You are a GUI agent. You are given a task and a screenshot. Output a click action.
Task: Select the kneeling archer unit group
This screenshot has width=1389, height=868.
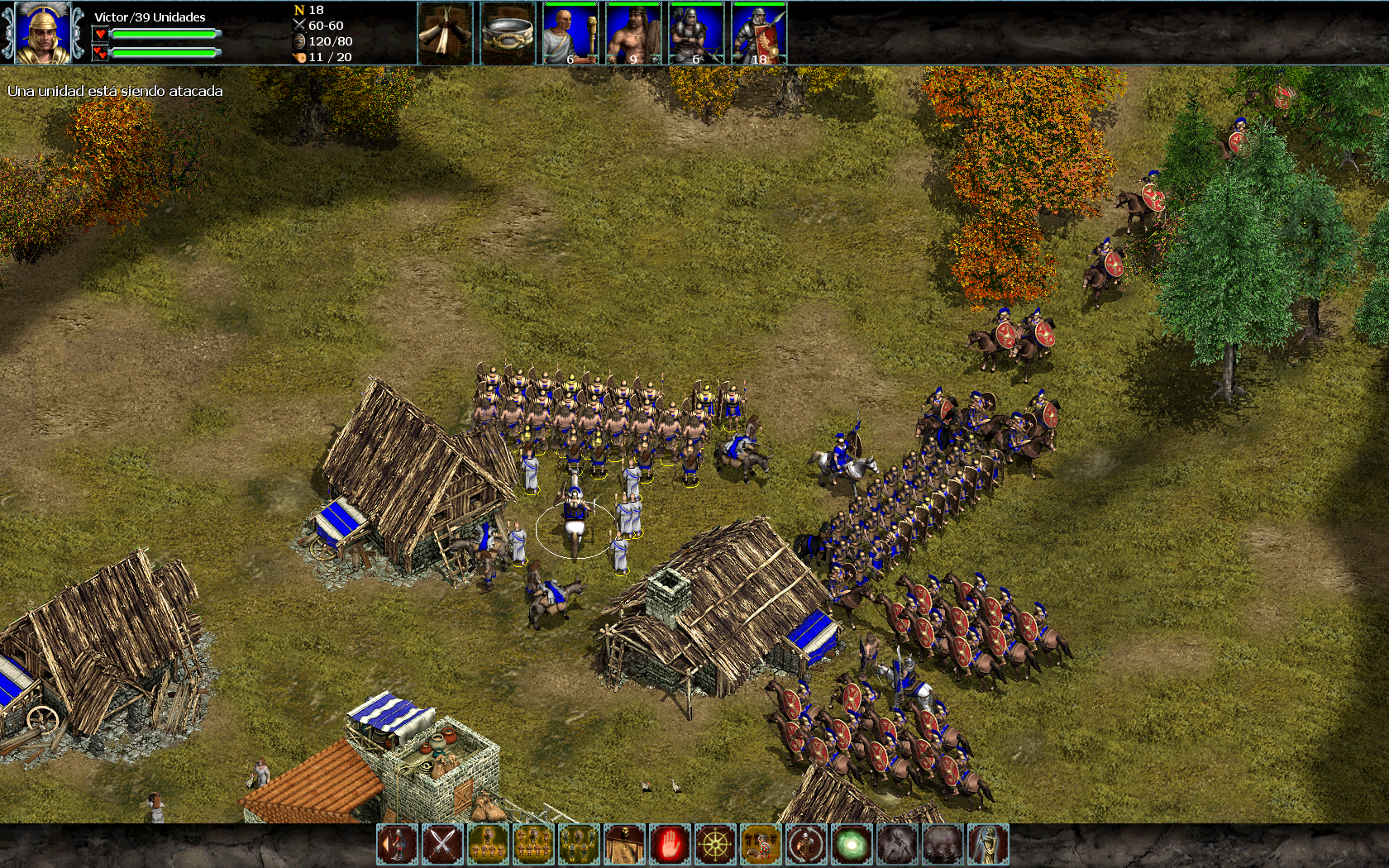(x=696, y=33)
